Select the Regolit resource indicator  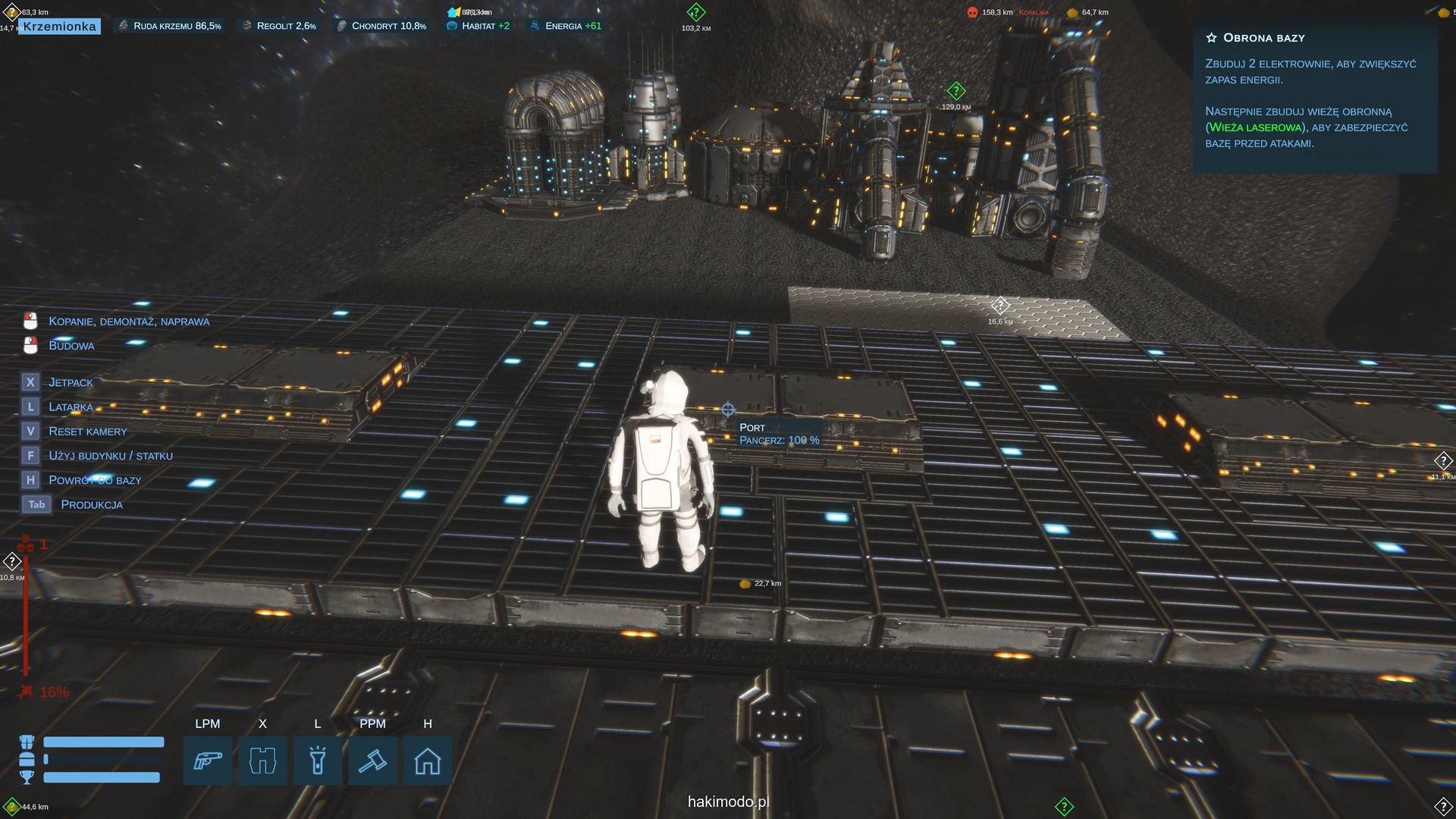coord(279,26)
